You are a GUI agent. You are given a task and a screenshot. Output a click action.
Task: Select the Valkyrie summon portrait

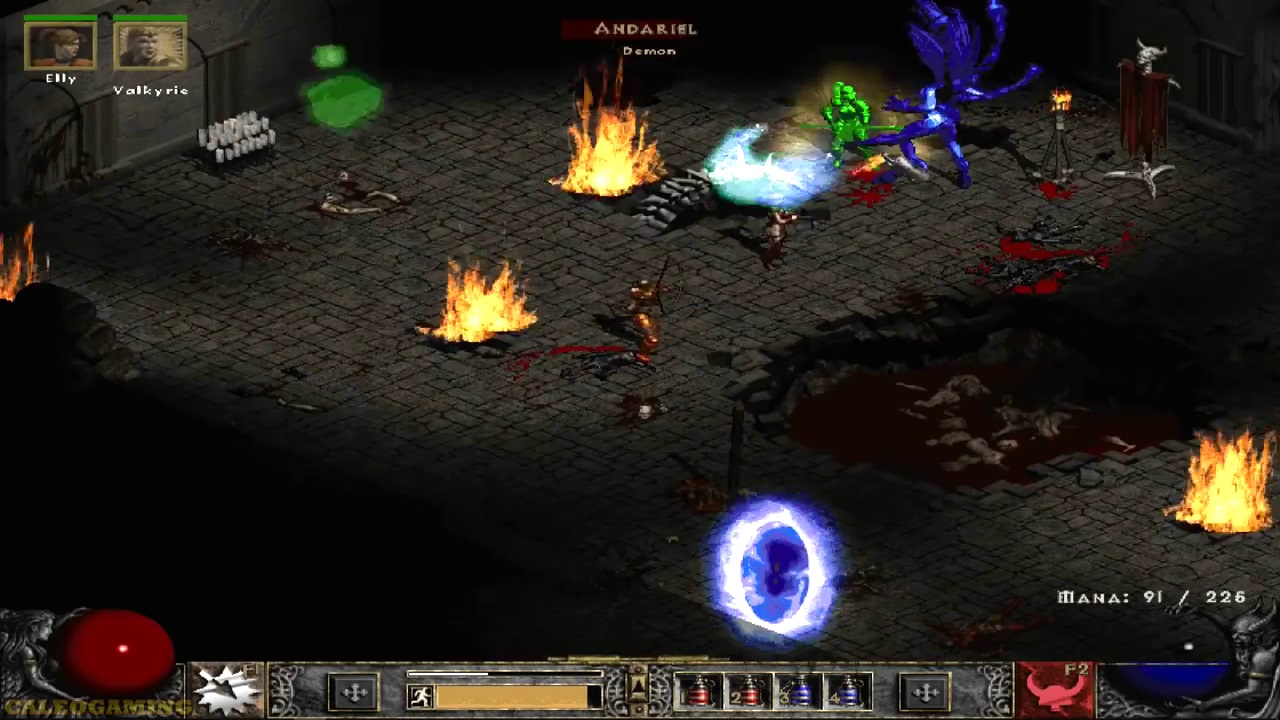pos(150,46)
